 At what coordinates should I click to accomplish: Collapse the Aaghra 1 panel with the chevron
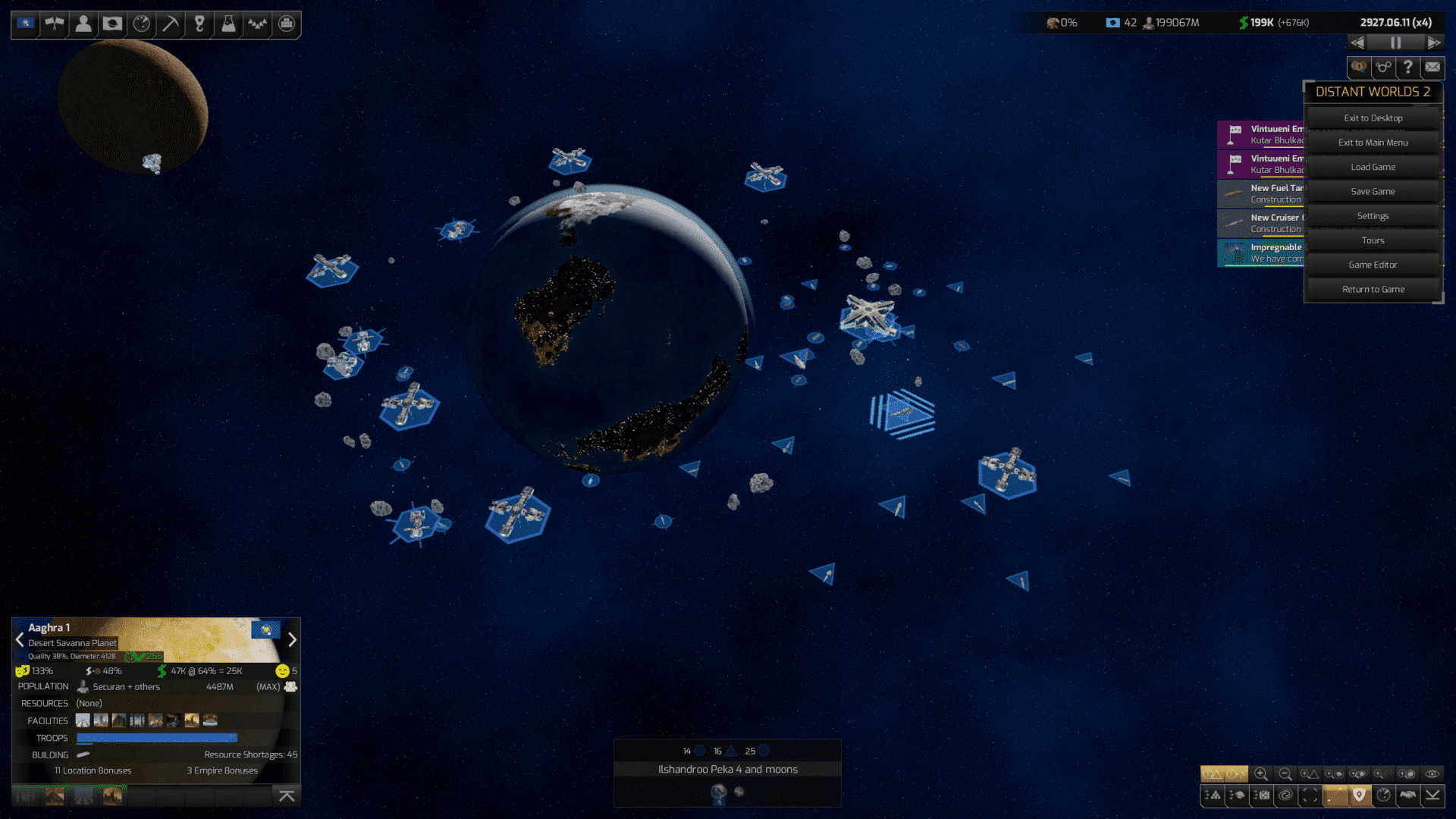point(287,796)
